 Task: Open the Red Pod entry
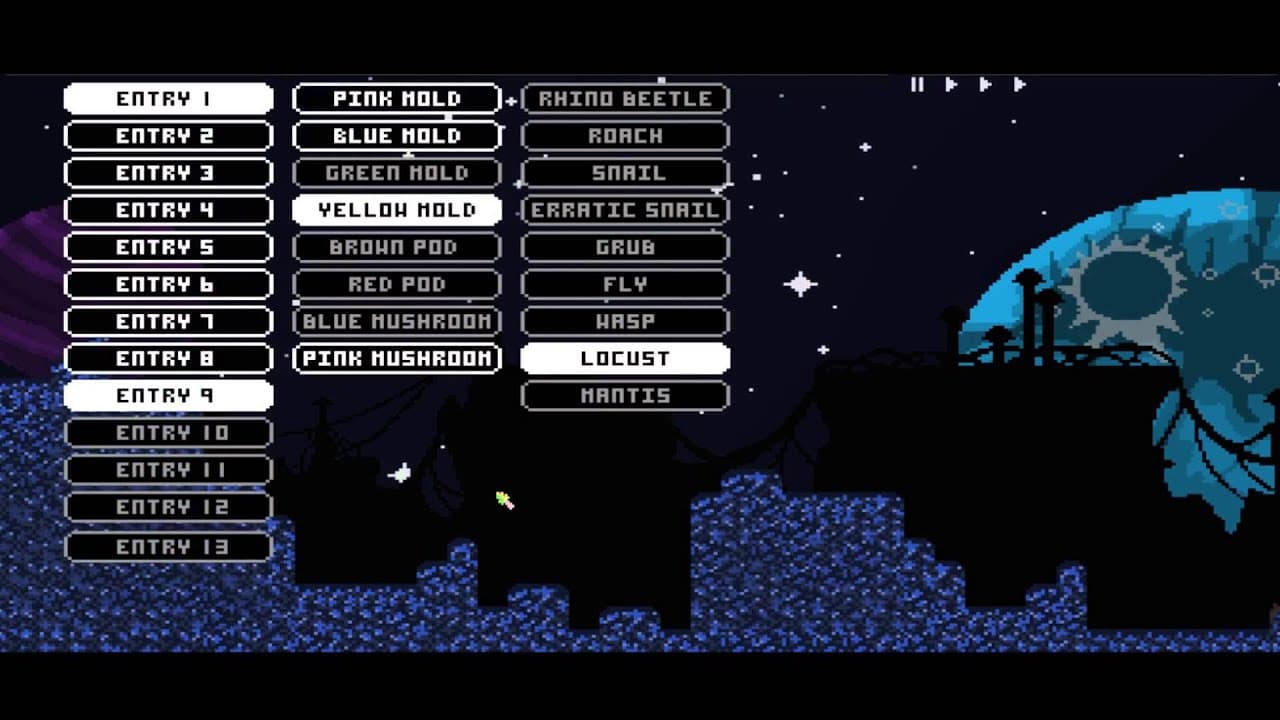coord(396,284)
